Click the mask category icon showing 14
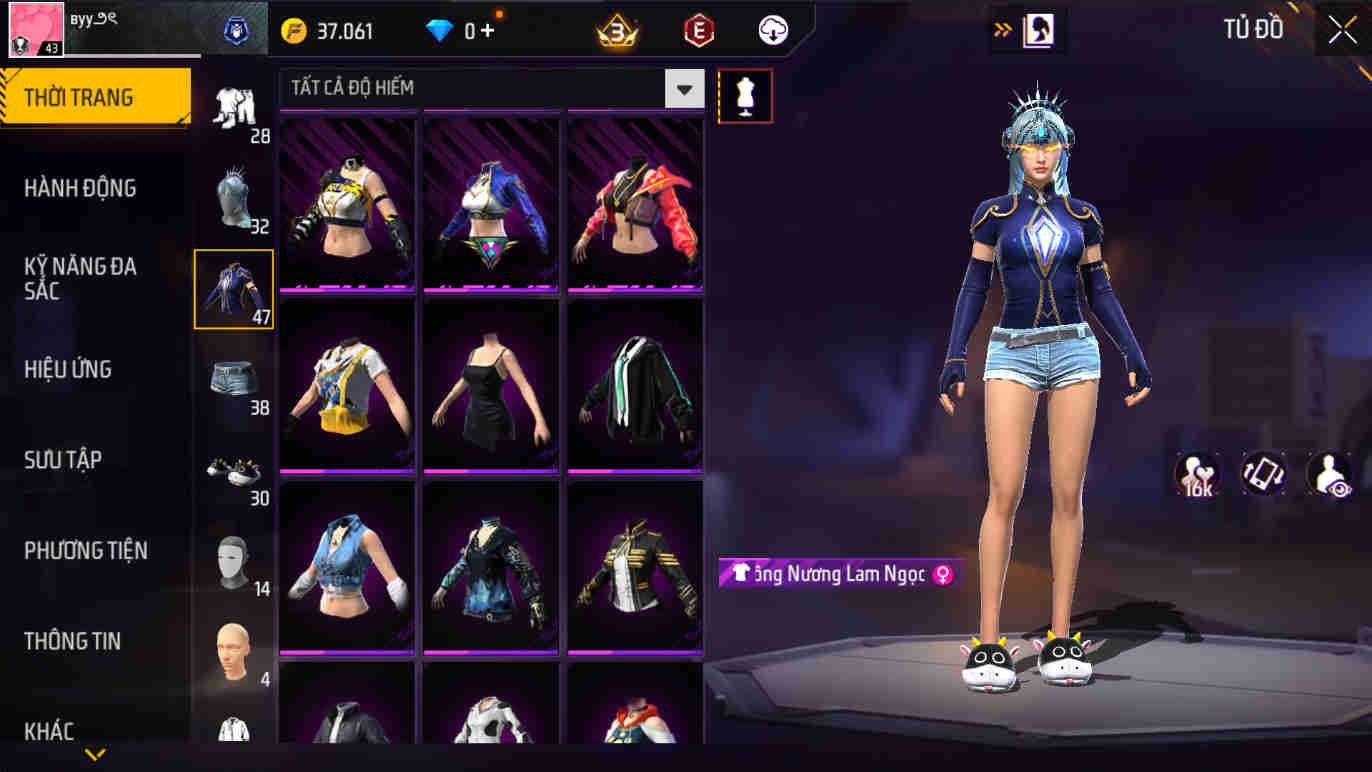 (x=233, y=560)
